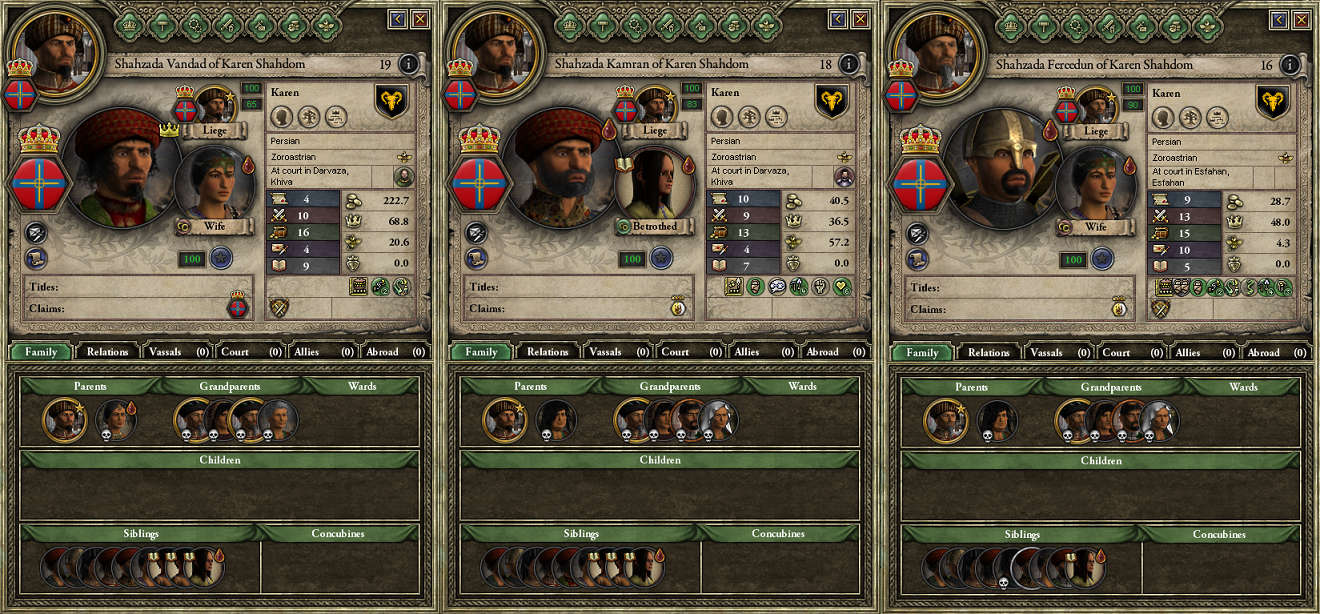Viewport: 1320px width, 614px height.
Task: Select Vandad's Wife portrait
Action: coord(211,183)
